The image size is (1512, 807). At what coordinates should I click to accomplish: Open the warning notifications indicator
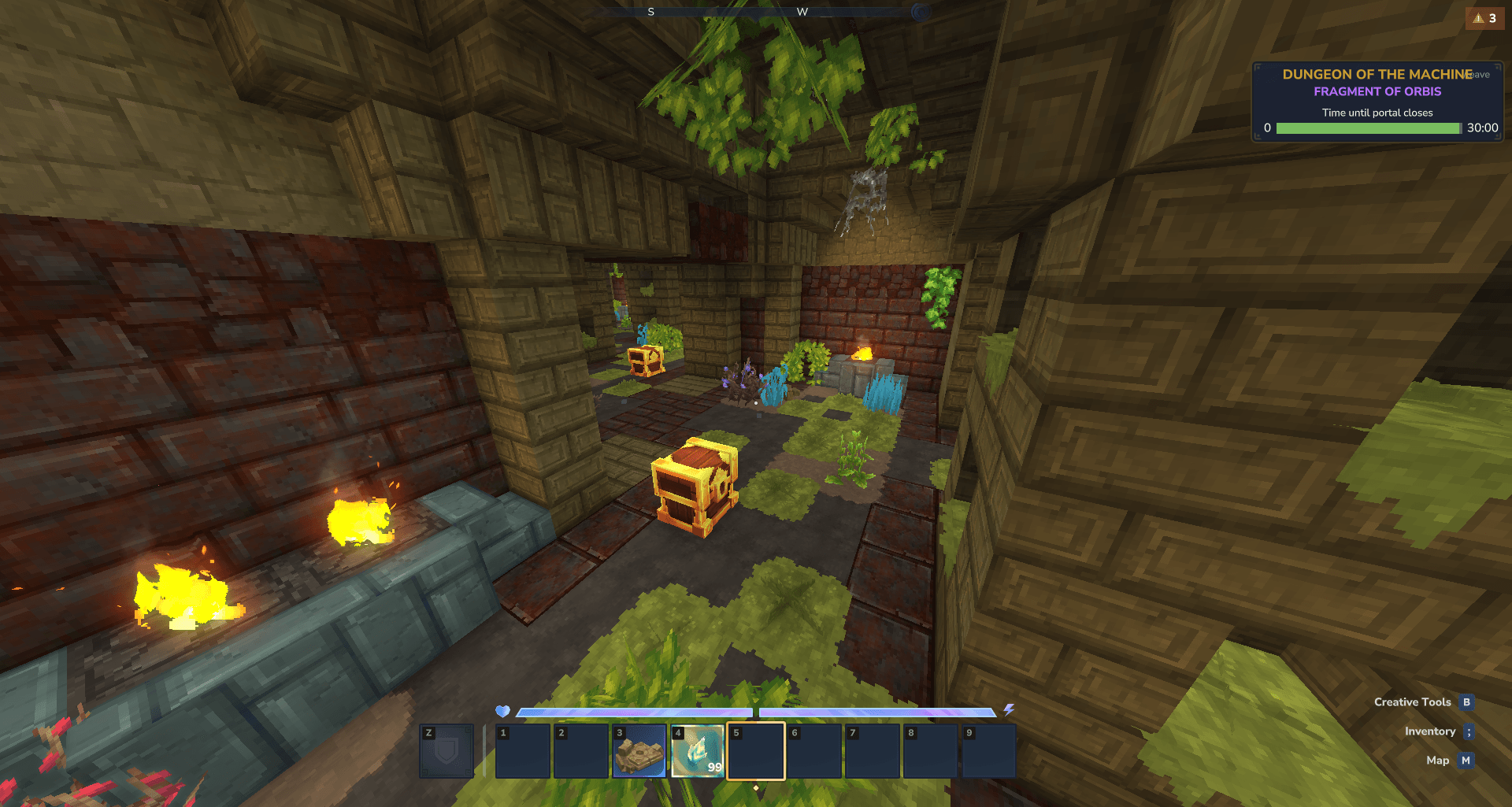(1484, 18)
